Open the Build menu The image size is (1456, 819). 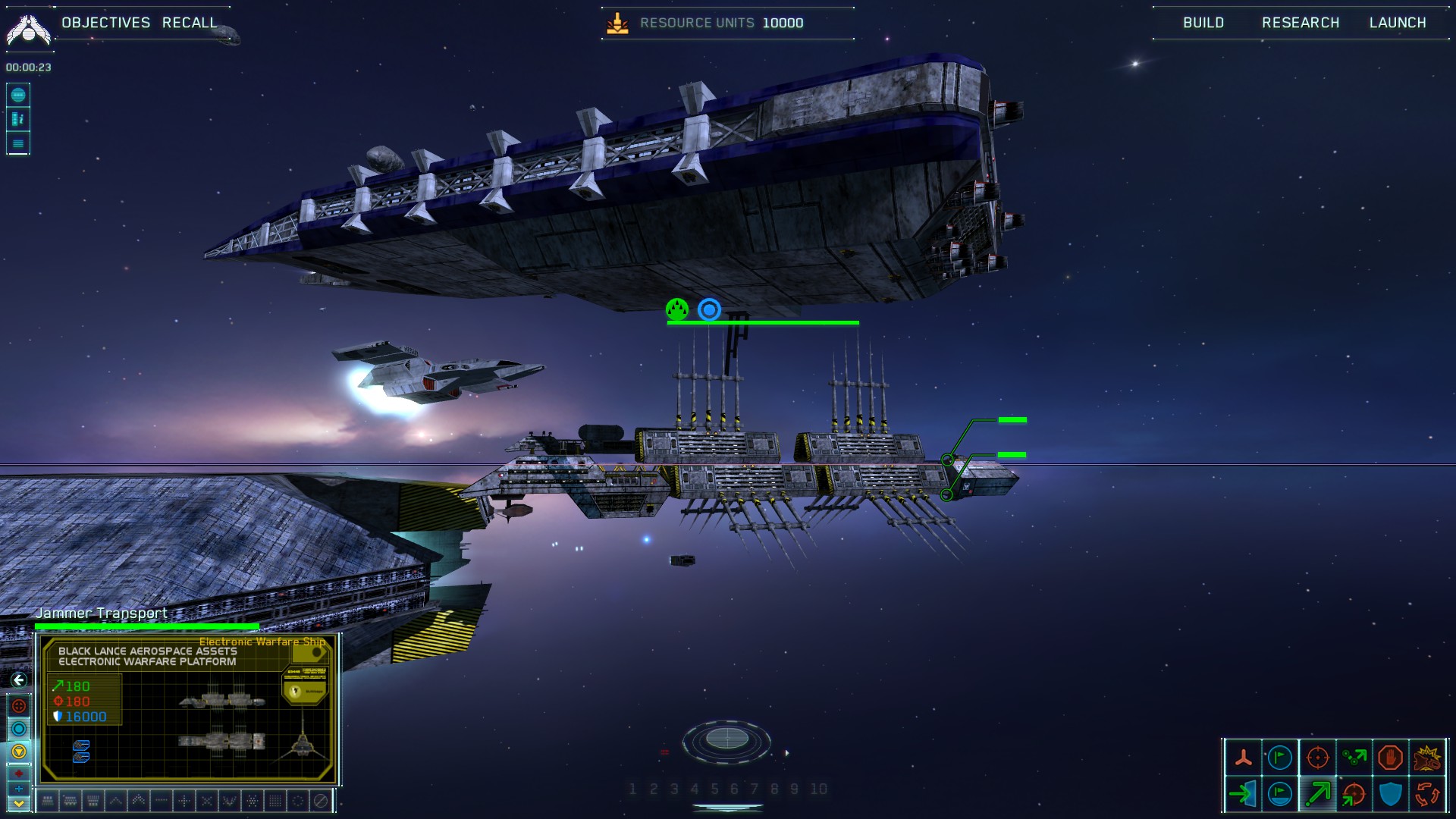tap(1203, 23)
